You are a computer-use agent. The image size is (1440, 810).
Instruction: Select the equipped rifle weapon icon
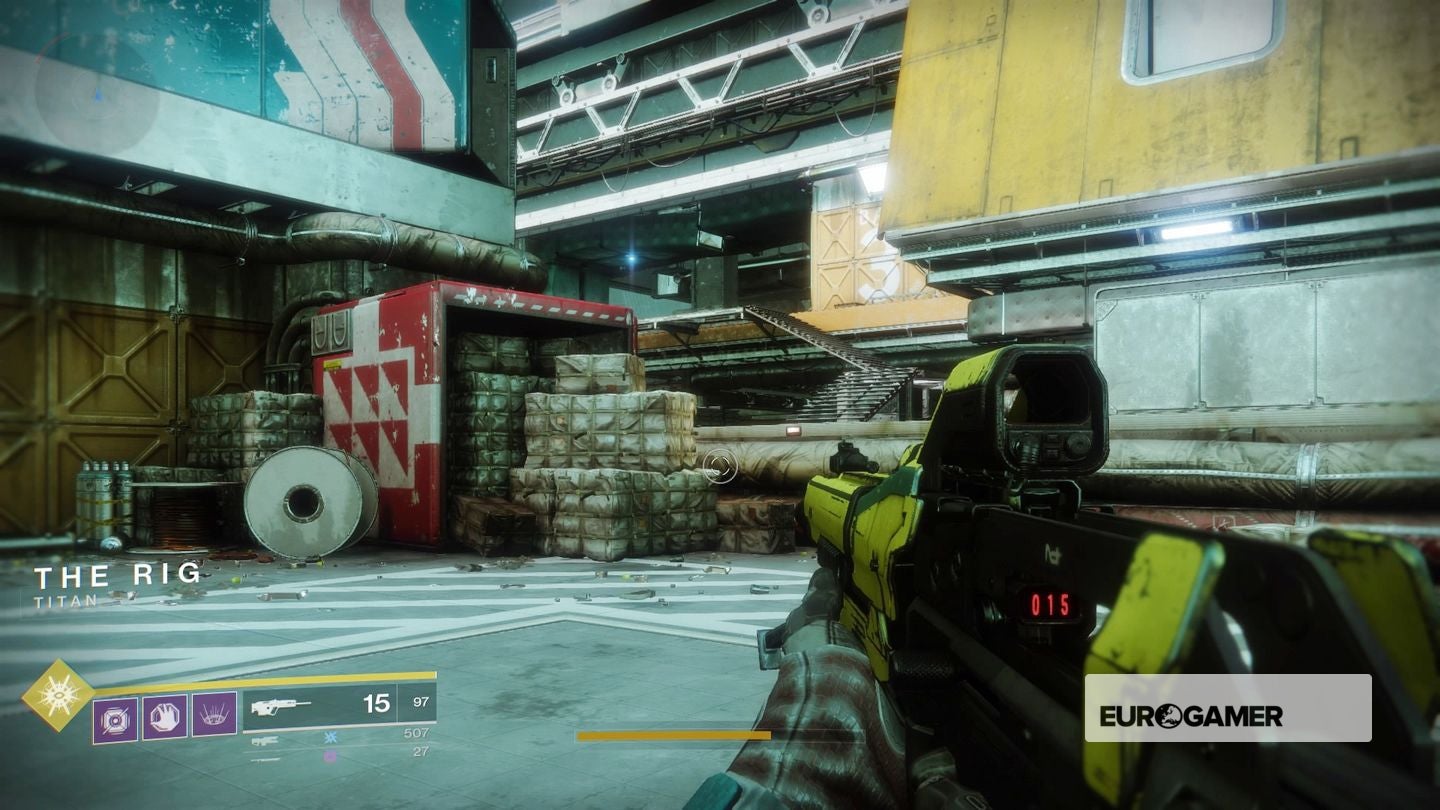(281, 707)
